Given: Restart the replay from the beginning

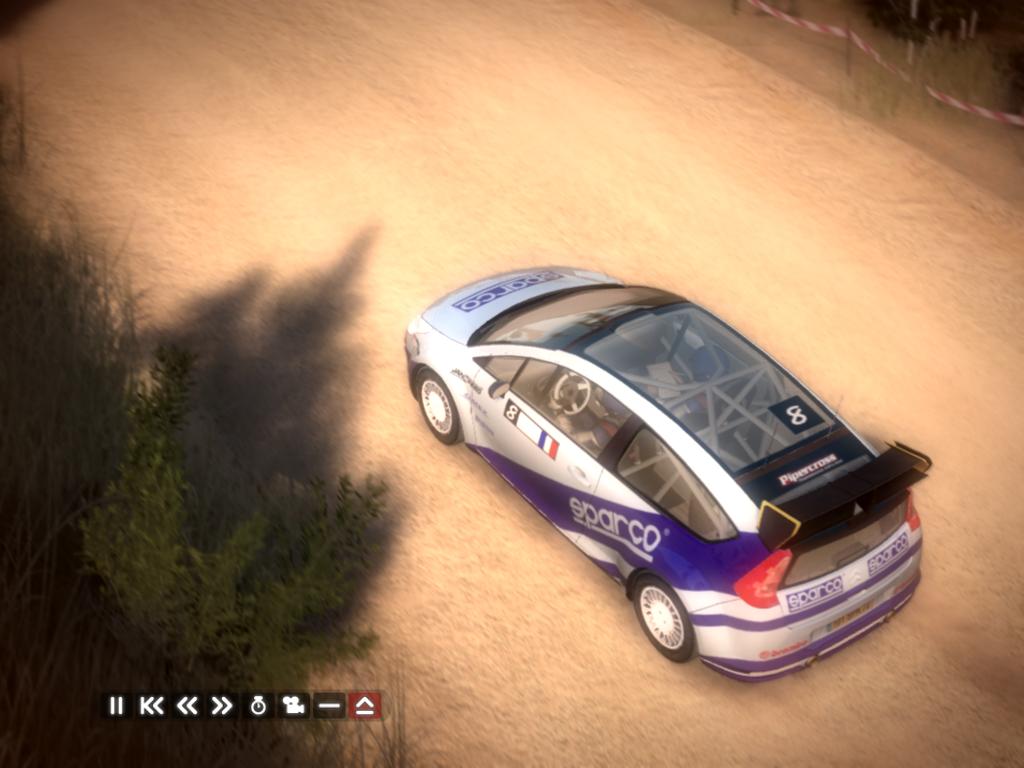Looking at the screenshot, I should (x=151, y=706).
